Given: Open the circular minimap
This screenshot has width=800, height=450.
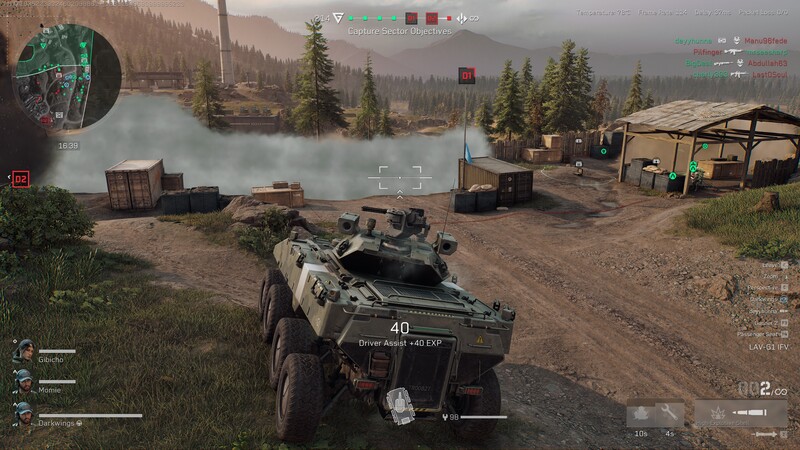Looking at the screenshot, I should (66, 76).
